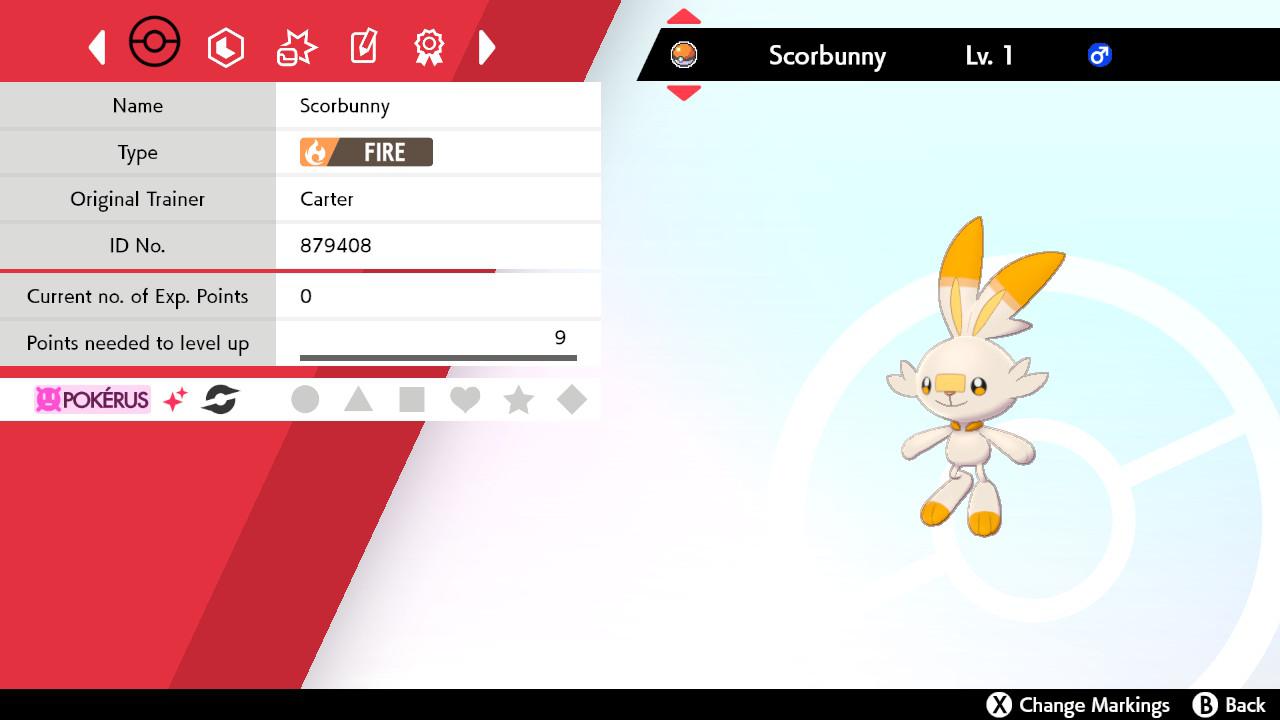Enable the heart marking
This screenshot has height=720, width=1280.
tap(465, 398)
